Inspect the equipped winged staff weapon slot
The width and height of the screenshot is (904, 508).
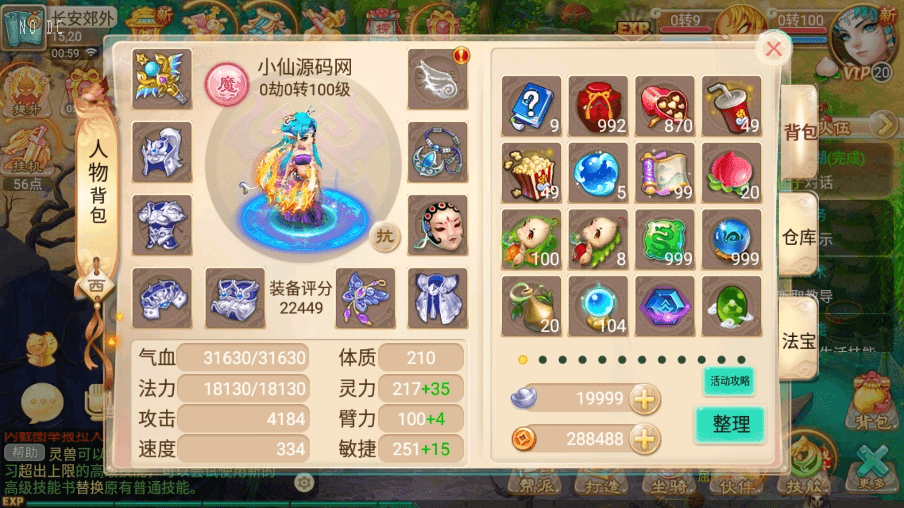(162, 79)
